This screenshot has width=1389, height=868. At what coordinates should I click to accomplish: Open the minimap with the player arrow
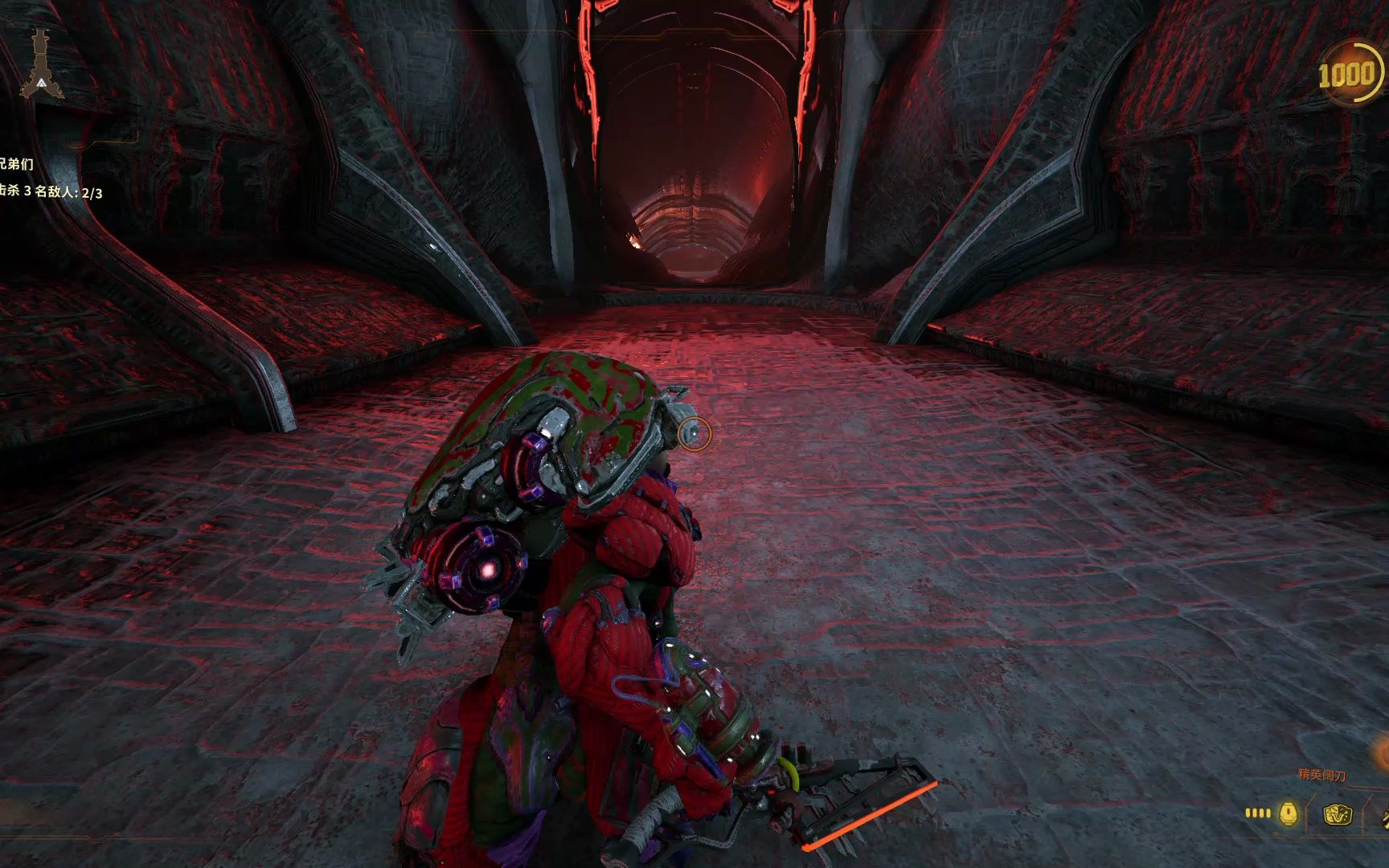39,66
